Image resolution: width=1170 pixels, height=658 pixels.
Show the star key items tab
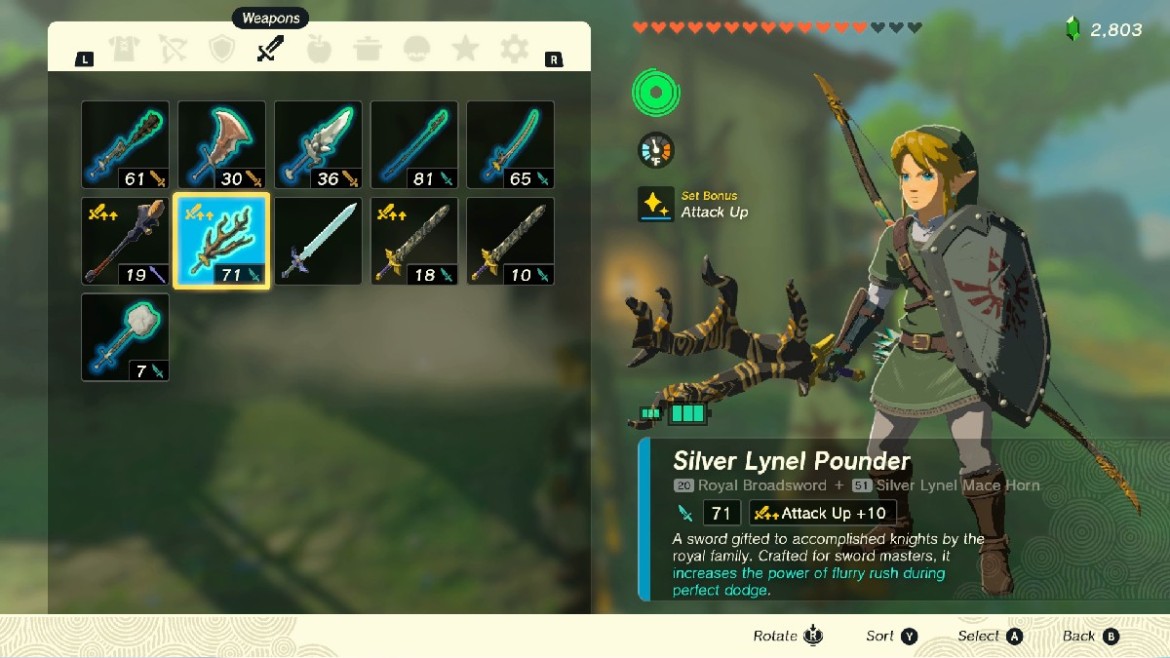(465, 49)
